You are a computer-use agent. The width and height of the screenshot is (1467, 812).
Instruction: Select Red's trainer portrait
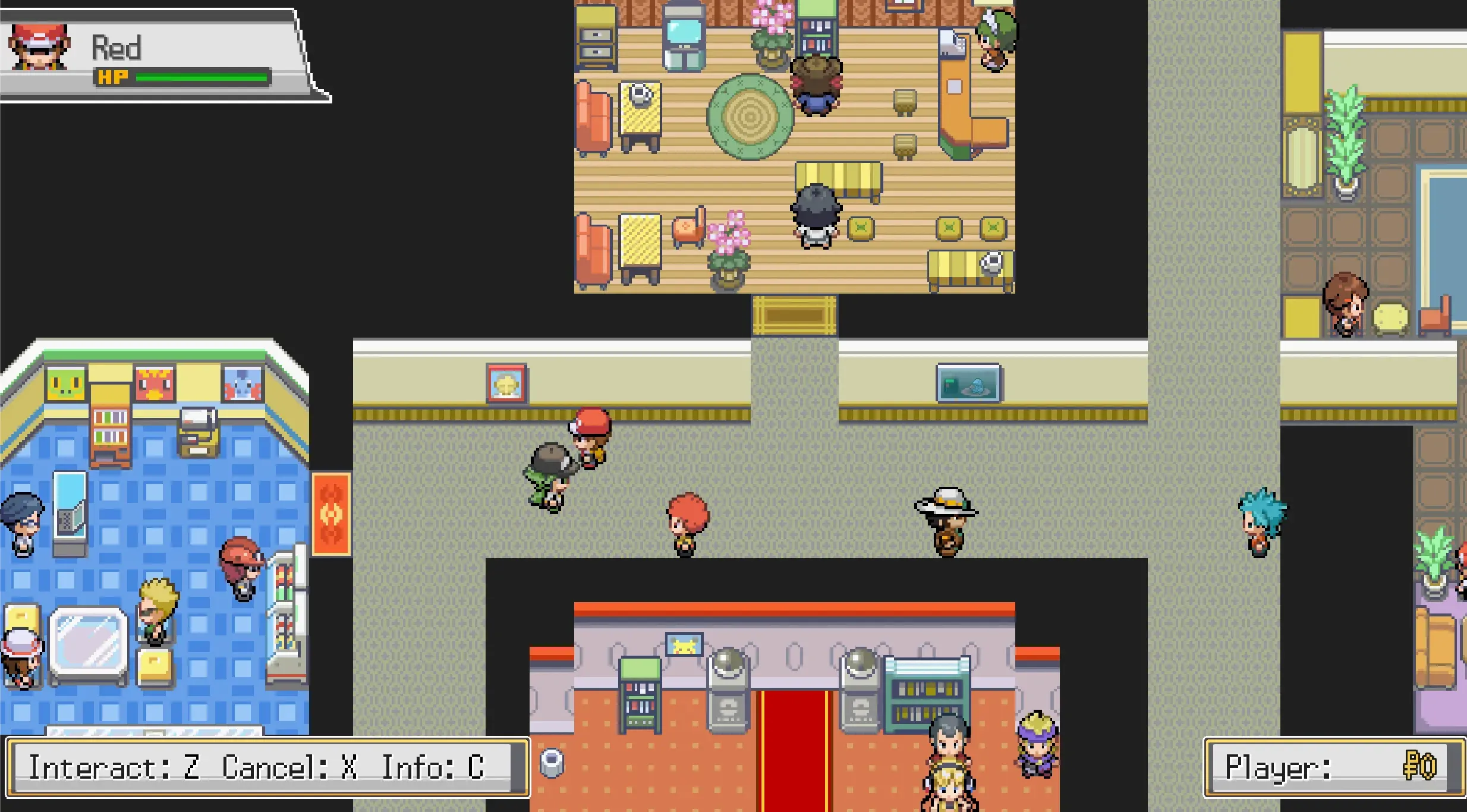[x=39, y=48]
